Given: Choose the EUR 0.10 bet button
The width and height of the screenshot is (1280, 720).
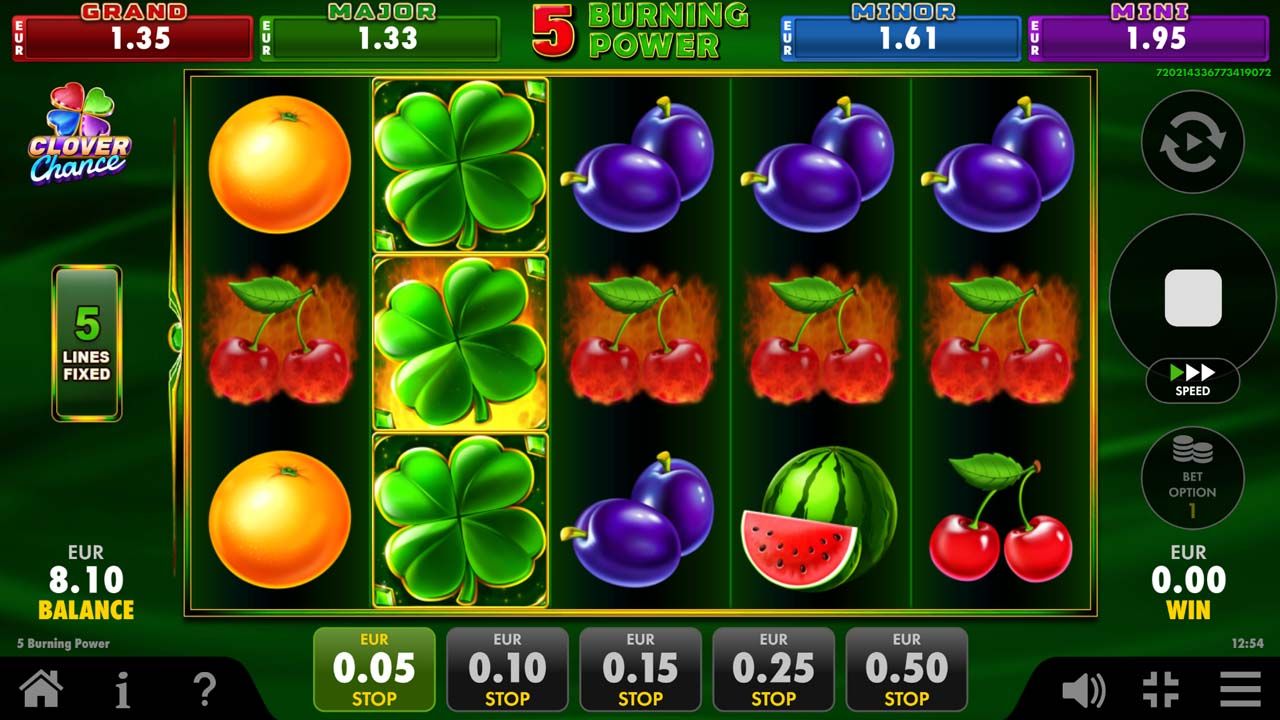Looking at the screenshot, I should (x=507, y=669).
